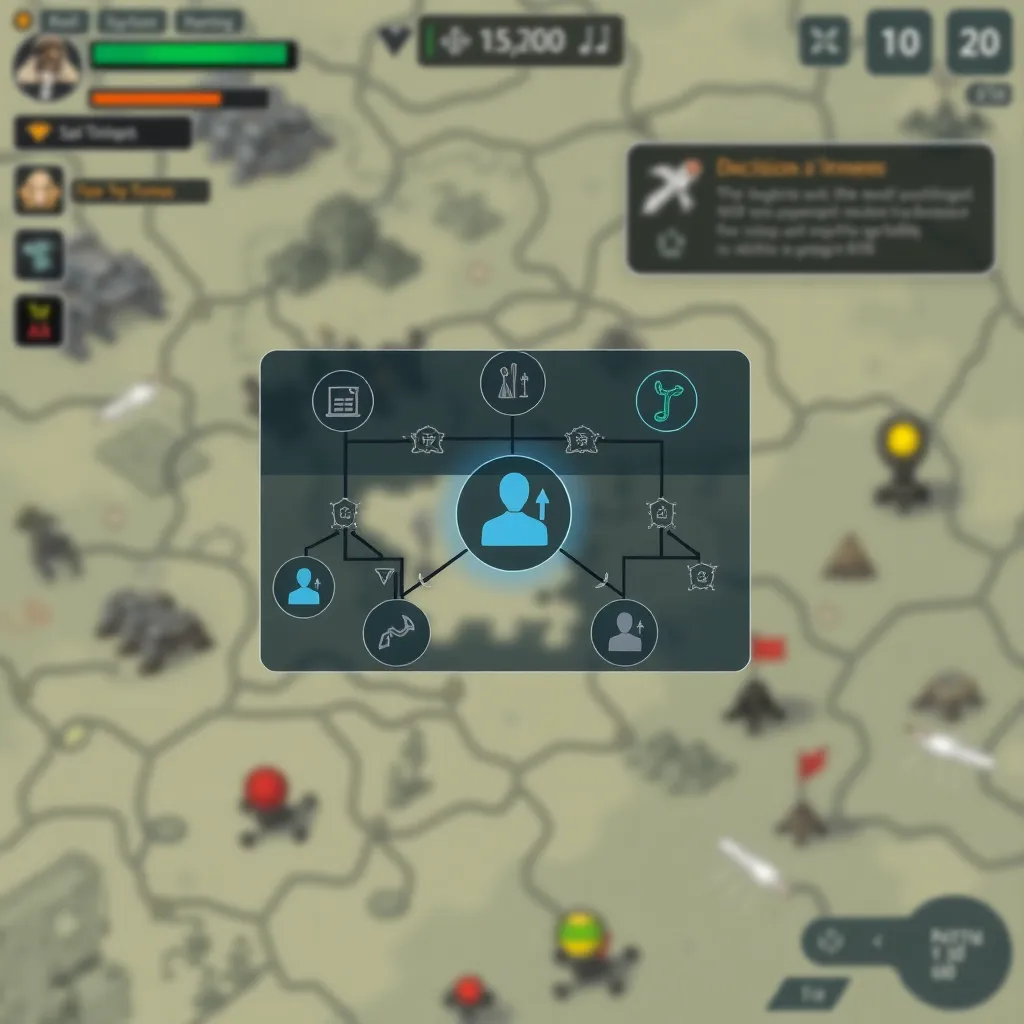1024x1024 pixels.
Task: Select the large central person node
Action: pos(514,511)
